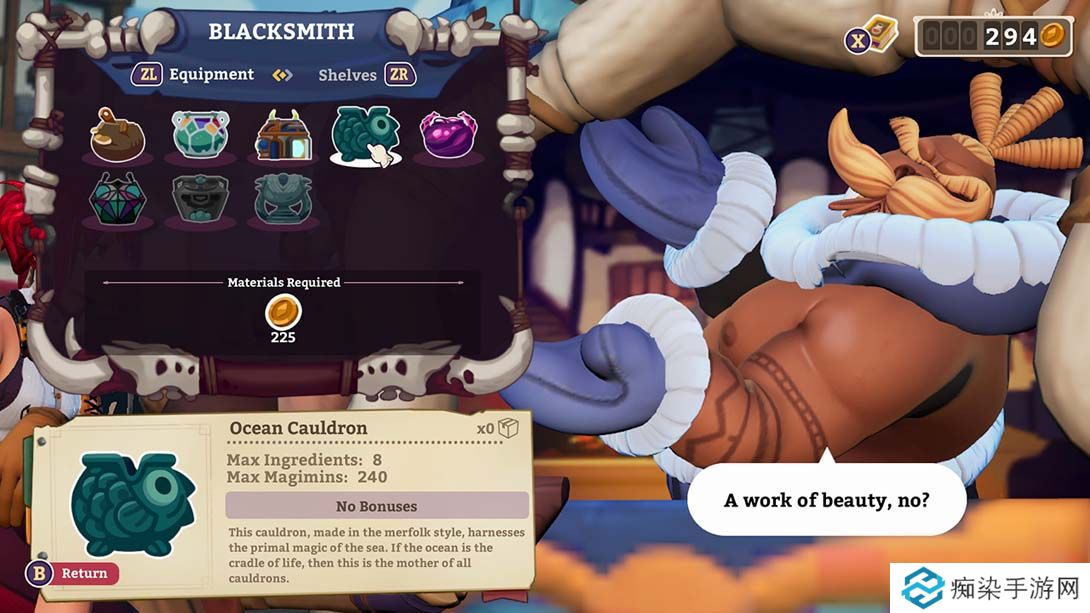The height and width of the screenshot is (613, 1090).
Task: Pick the purple magenta cauldron
Action: click(448, 135)
